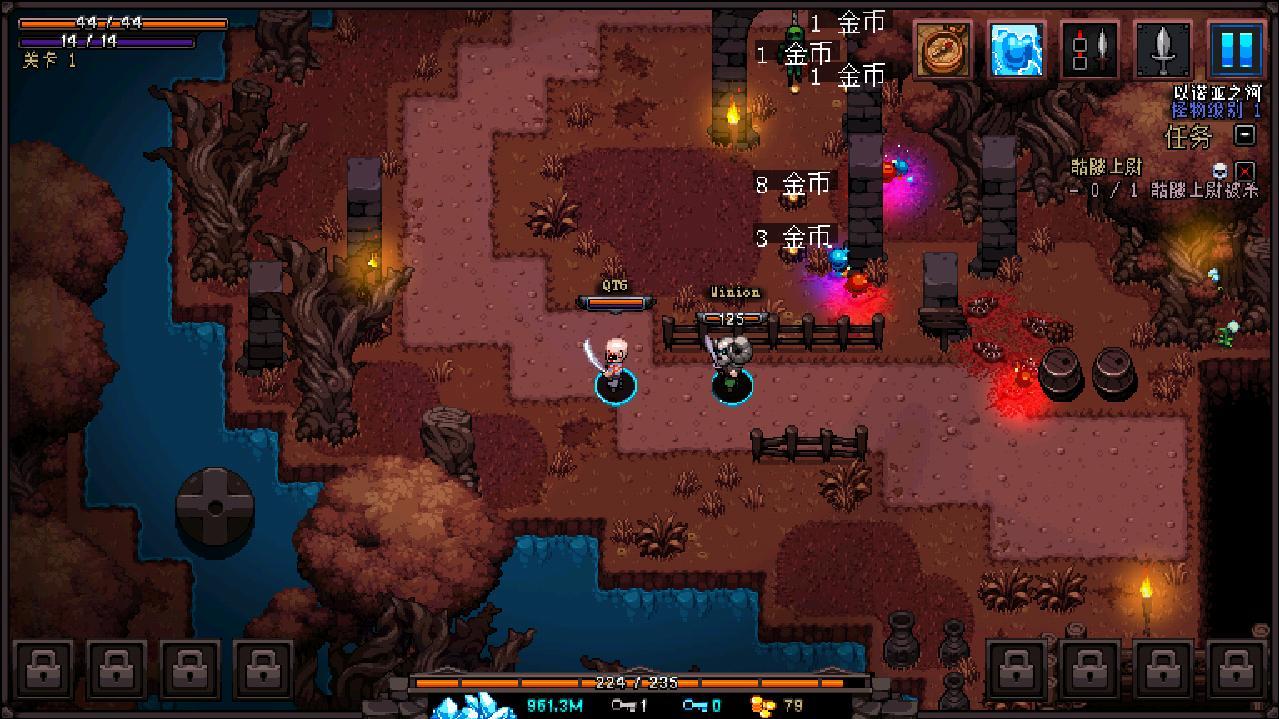The height and width of the screenshot is (719, 1279).
Task: Click the weapon swap slots icon
Action: (x=1090, y=49)
